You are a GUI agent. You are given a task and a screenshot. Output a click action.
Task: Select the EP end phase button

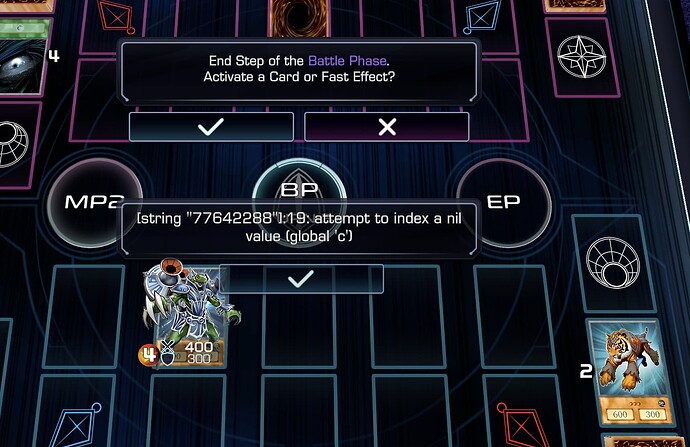503,202
